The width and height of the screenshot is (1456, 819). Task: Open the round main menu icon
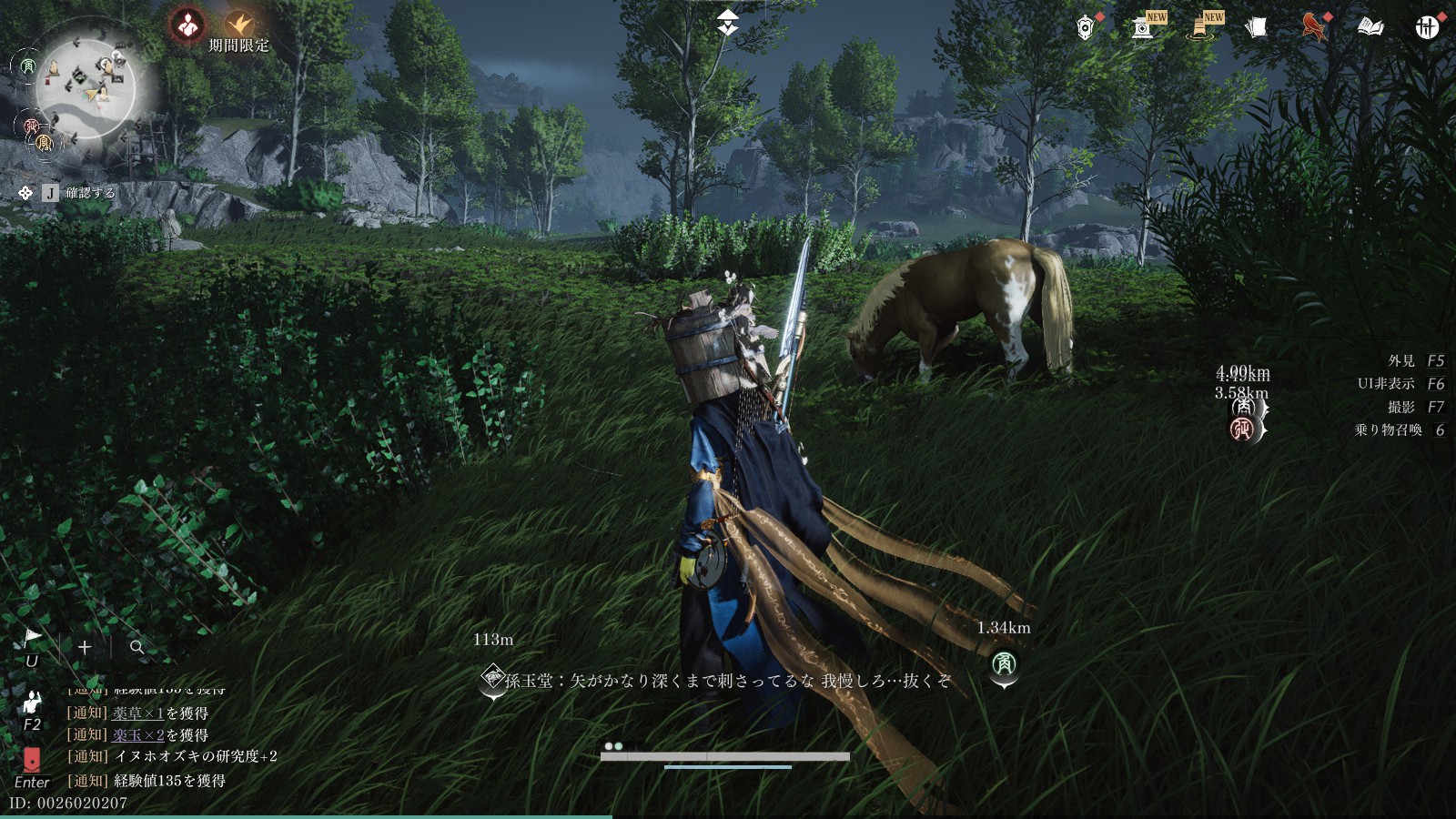coord(1427,27)
